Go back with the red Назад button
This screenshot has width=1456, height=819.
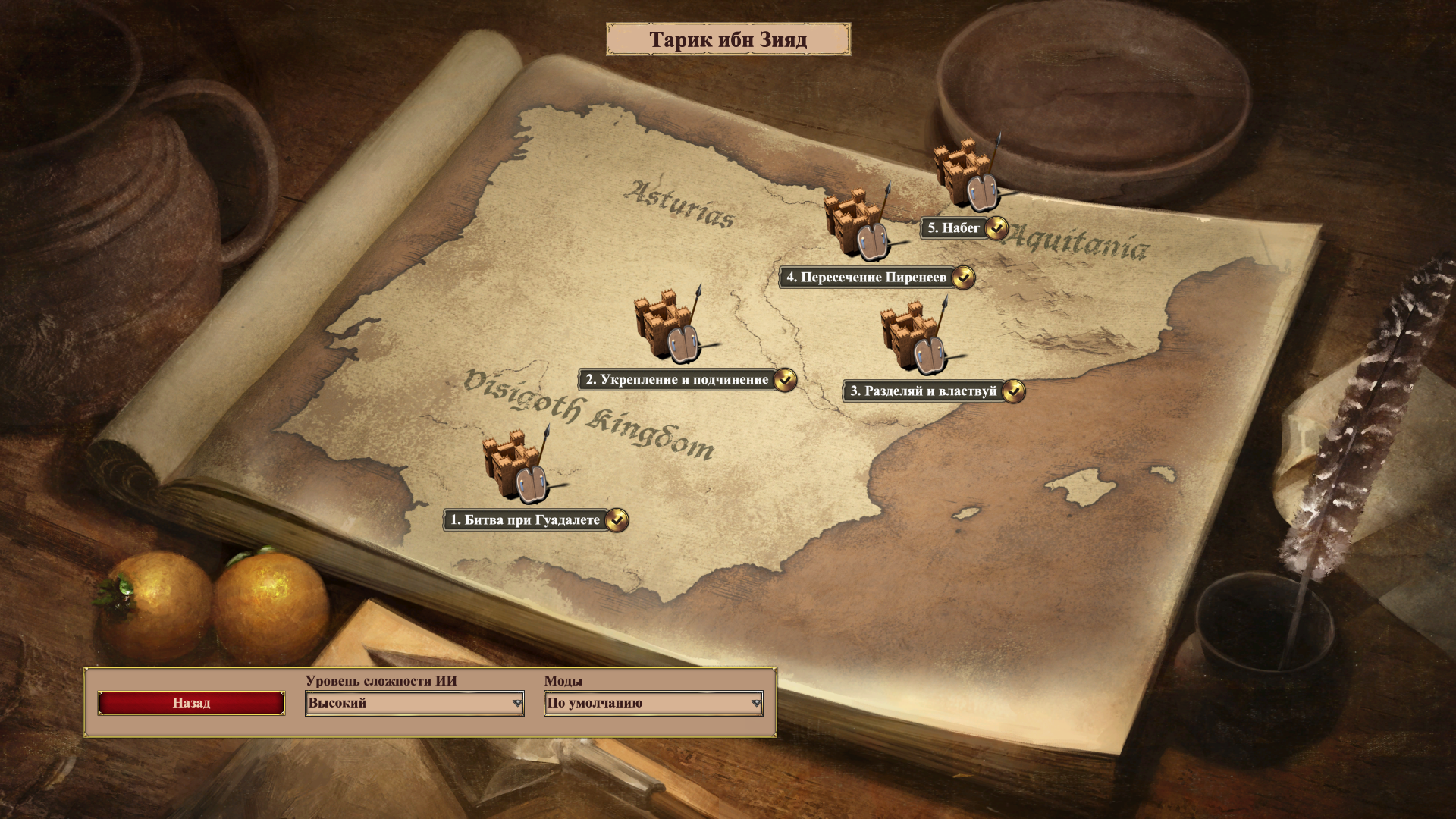[191, 703]
